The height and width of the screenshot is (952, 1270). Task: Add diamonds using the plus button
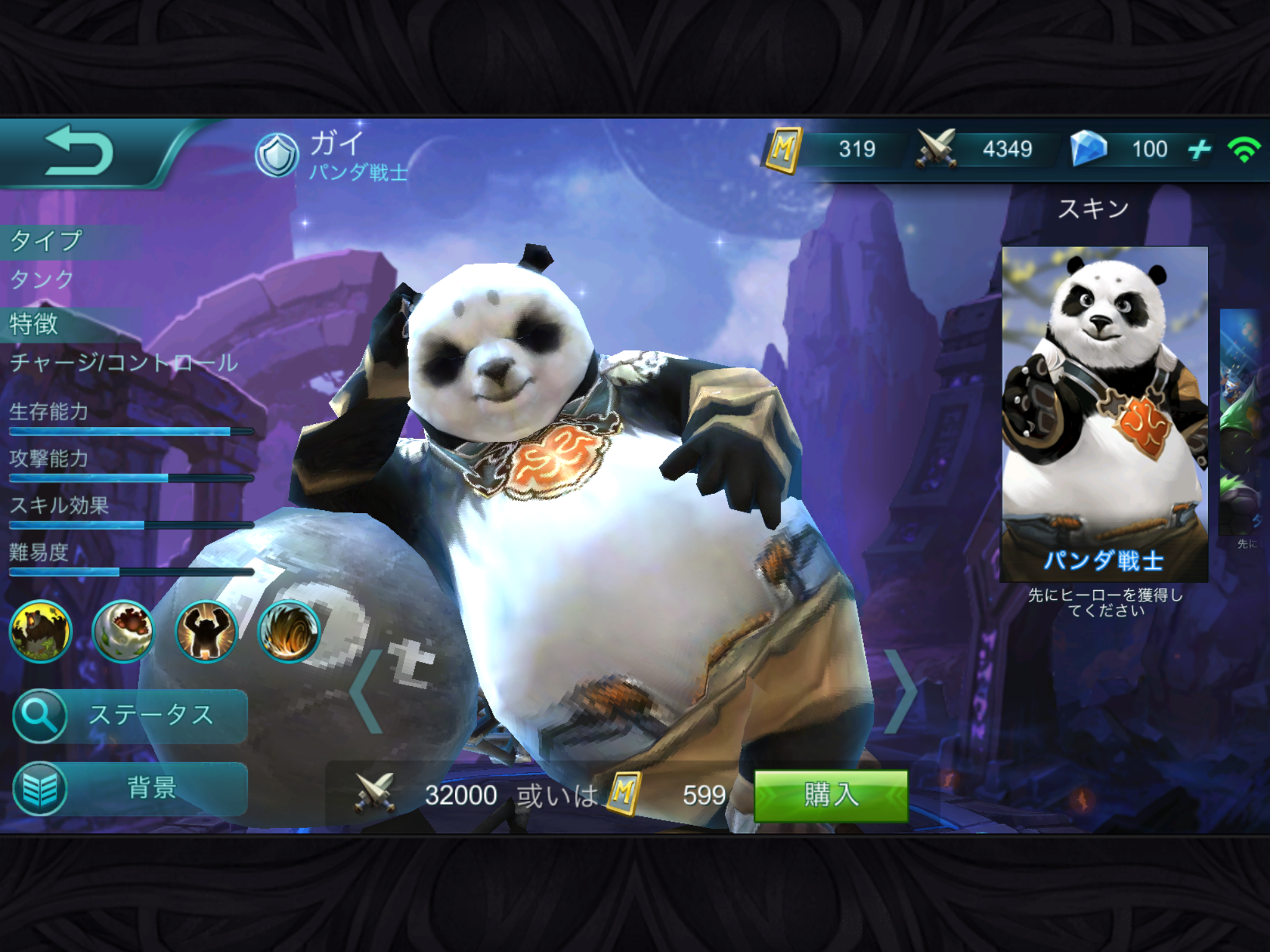point(1199,149)
